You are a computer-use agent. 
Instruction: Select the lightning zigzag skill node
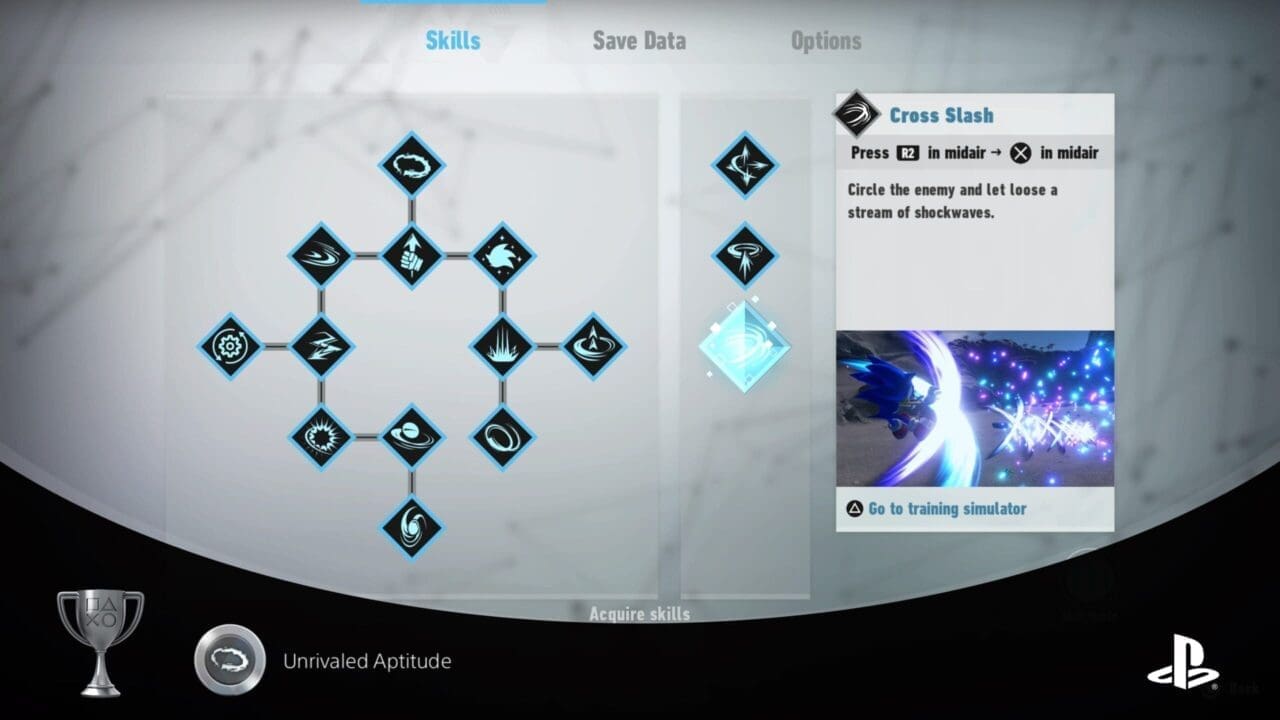click(322, 347)
